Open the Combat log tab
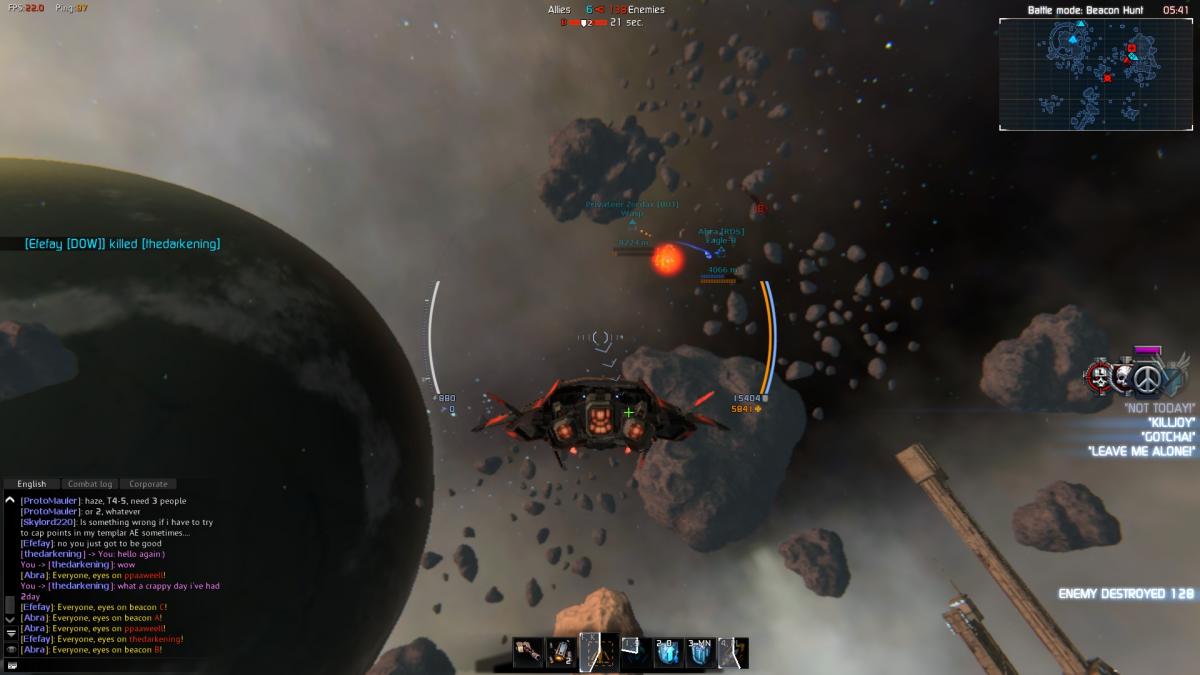The height and width of the screenshot is (675, 1200). [x=90, y=484]
